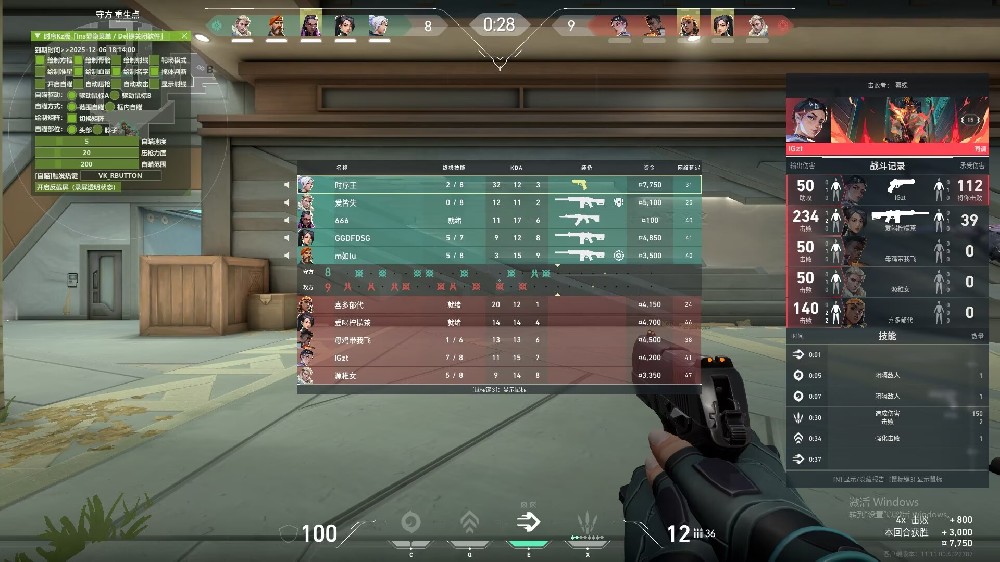This screenshot has height=562, width=1000.
Task: Activate the dash arrow ability icon
Action: tap(527, 521)
